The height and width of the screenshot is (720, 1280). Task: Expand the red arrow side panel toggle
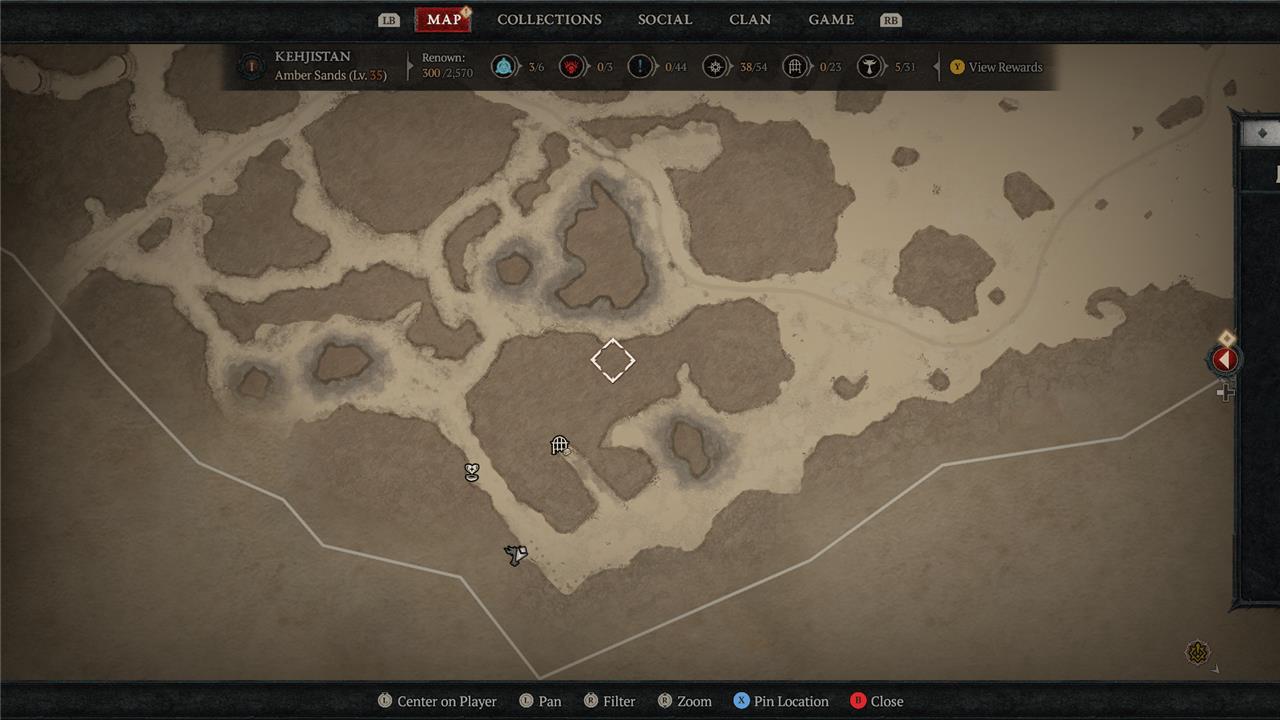click(x=1225, y=360)
